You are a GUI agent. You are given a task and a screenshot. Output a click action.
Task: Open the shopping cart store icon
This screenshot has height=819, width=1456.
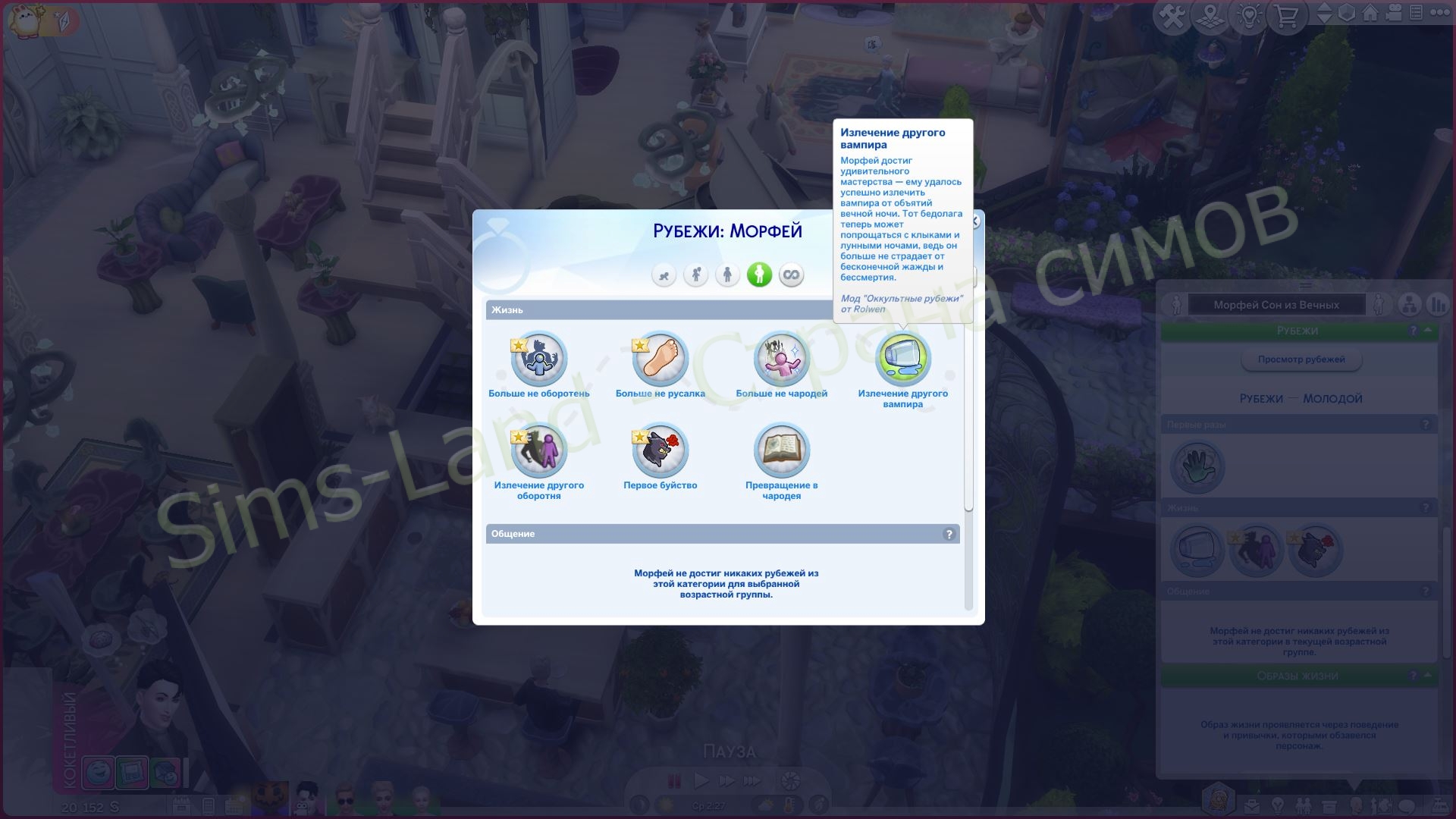click(1287, 15)
